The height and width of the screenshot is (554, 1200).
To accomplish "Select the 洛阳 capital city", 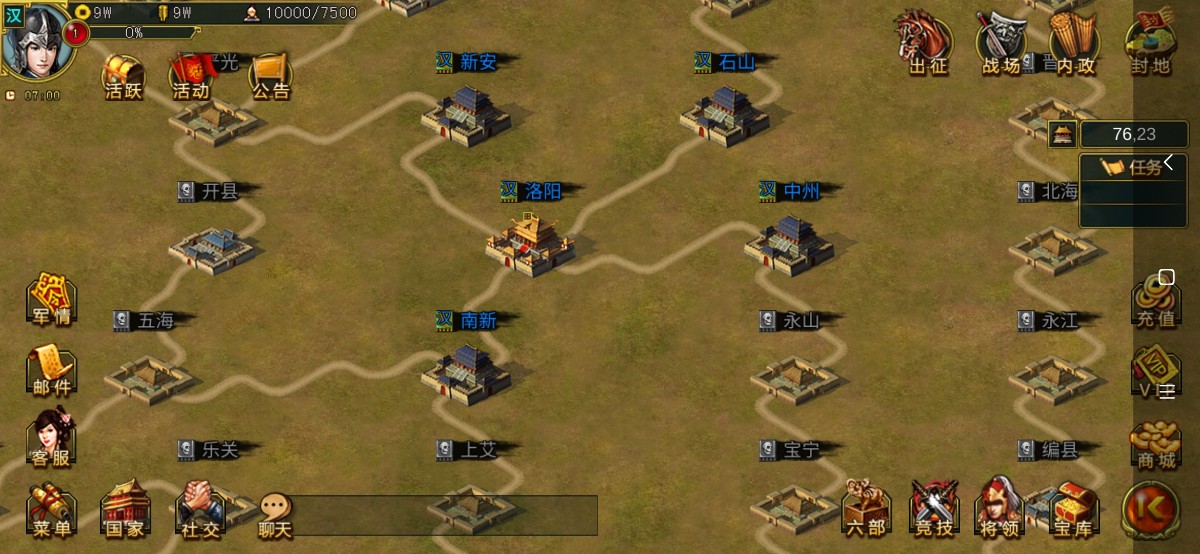I will click(x=530, y=240).
